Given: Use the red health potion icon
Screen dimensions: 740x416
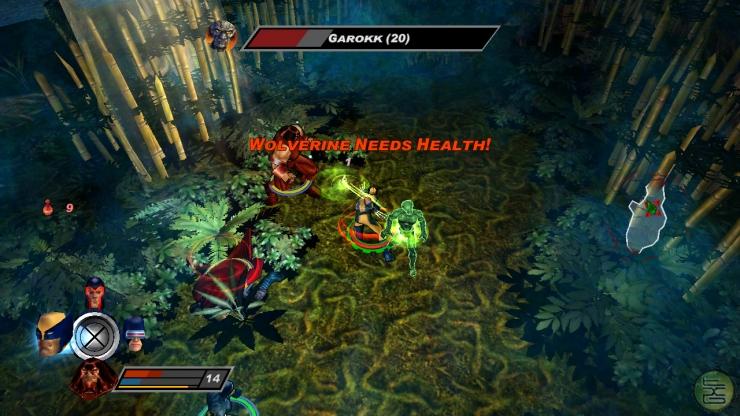Looking at the screenshot, I should click(x=46, y=208).
